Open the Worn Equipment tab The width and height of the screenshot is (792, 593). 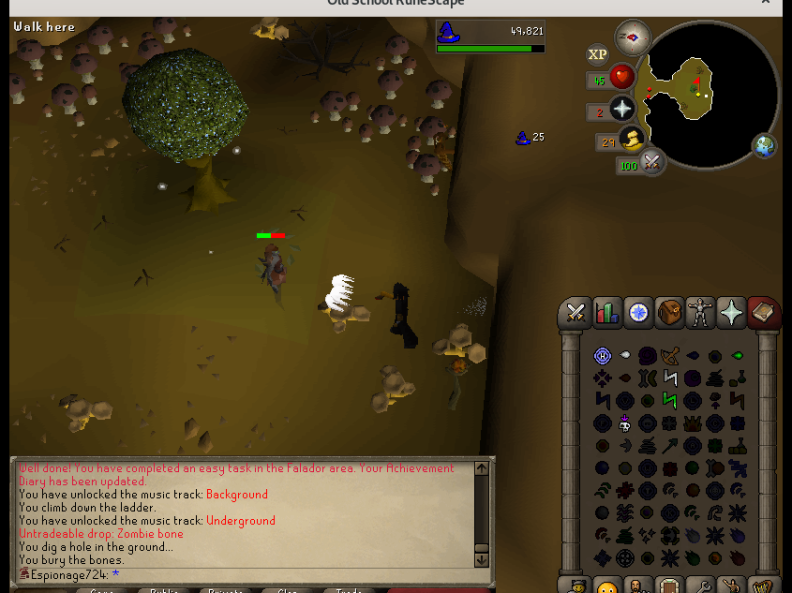[x=700, y=313]
